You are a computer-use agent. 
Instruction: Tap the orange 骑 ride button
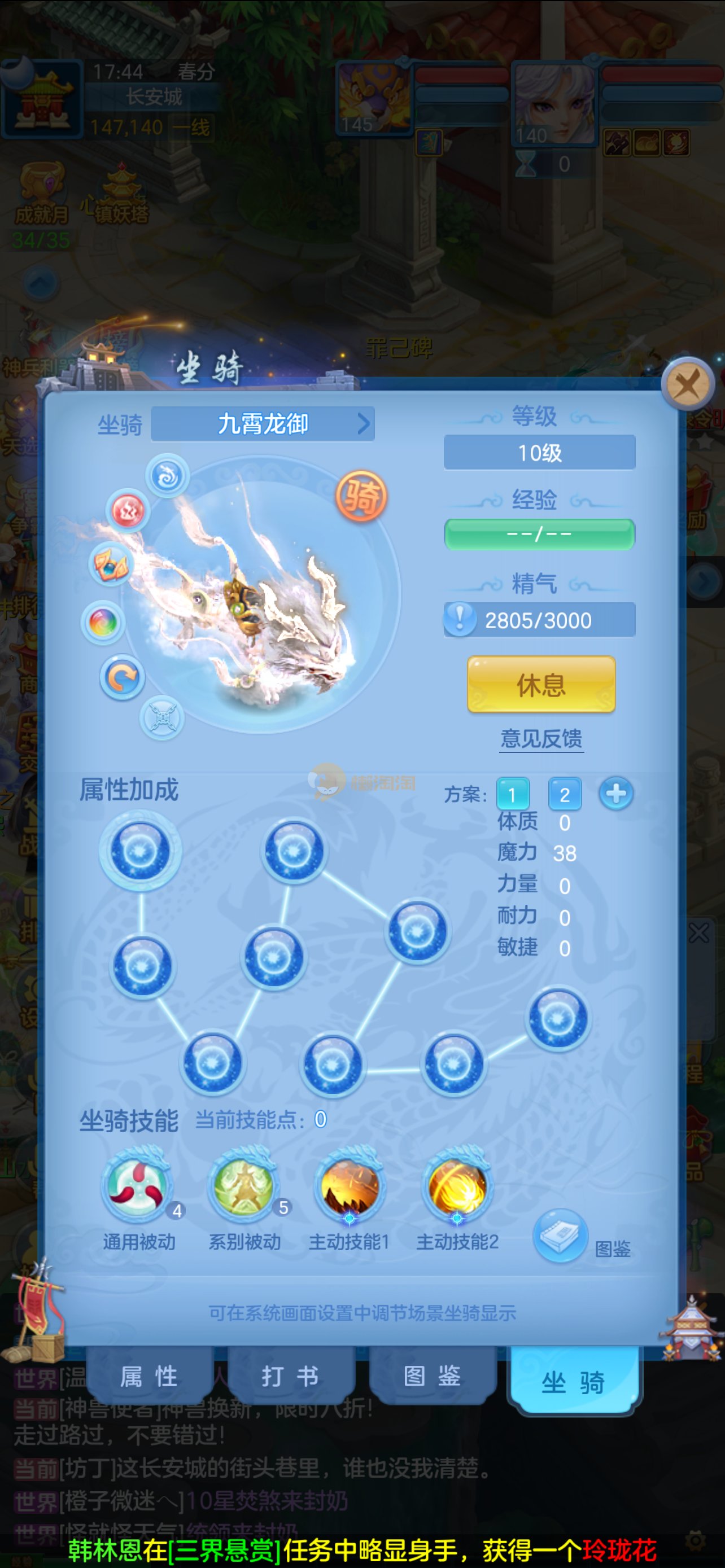tap(361, 496)
